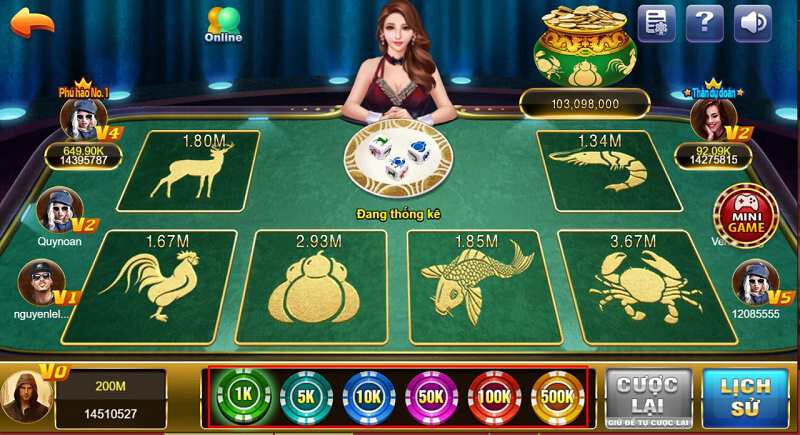Open the rules document icon
This screenshot has height=435, width=800.
point(656,22)
